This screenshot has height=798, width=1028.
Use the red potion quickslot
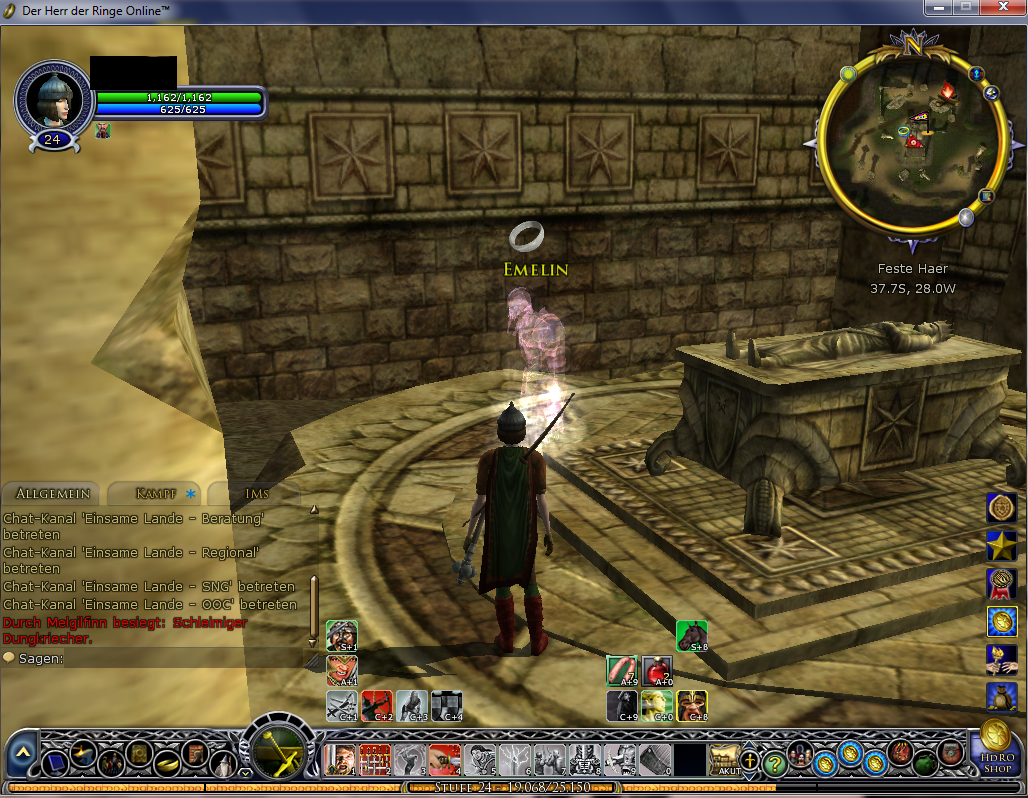tap(657, 670)
